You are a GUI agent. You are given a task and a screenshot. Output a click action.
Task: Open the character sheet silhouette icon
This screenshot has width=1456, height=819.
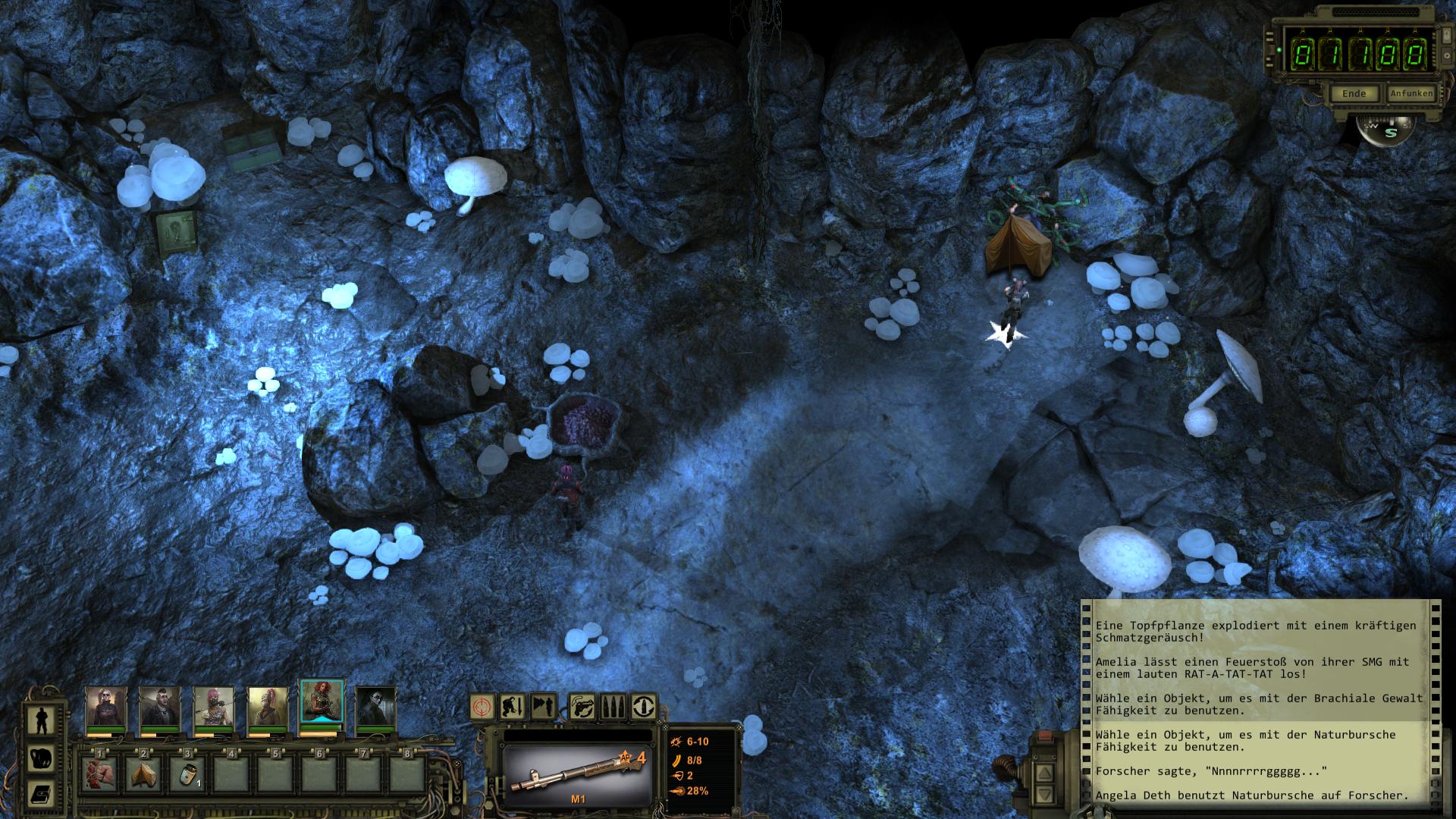(40, 720)
